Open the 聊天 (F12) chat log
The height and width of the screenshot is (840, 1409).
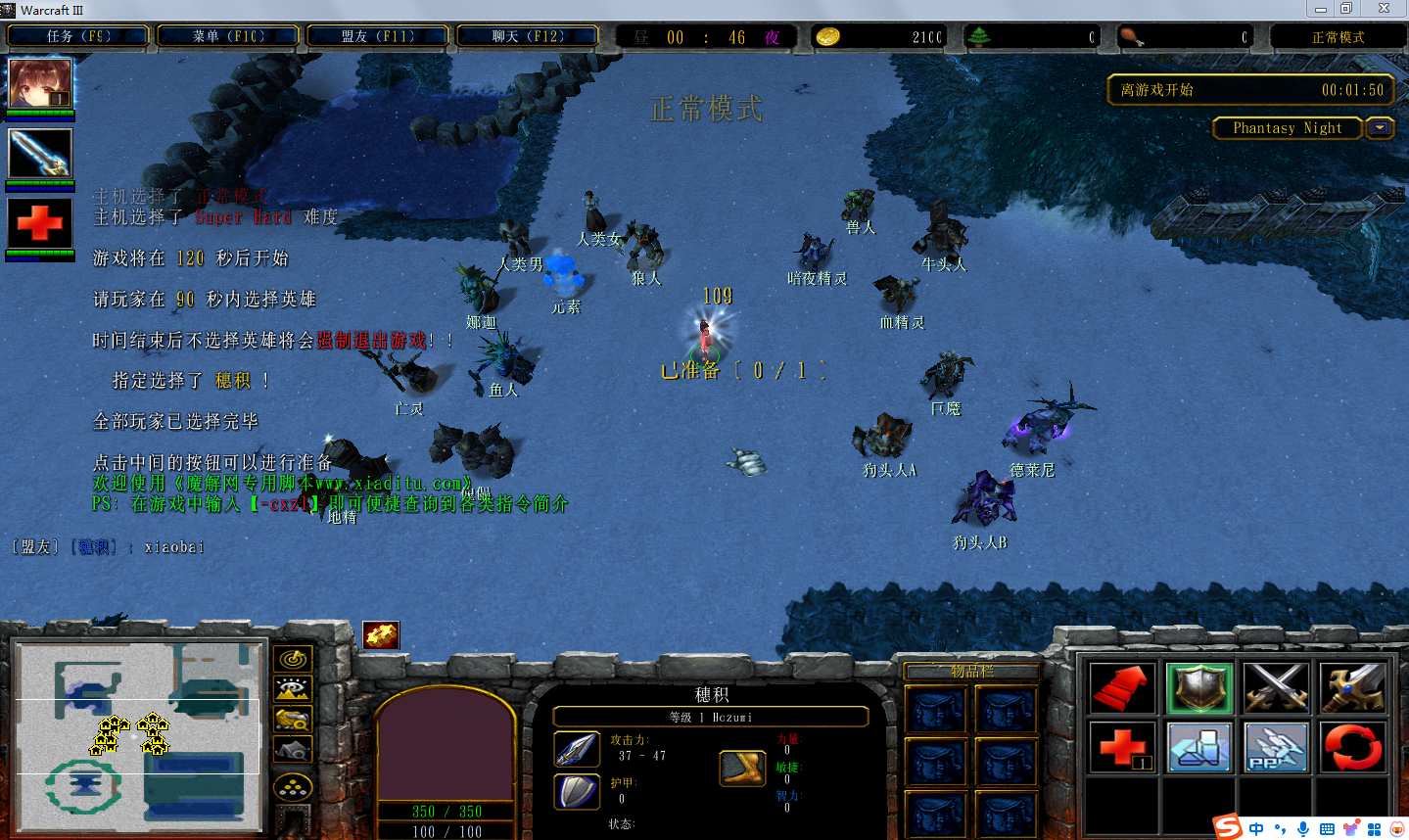click(x=527, y=36)
